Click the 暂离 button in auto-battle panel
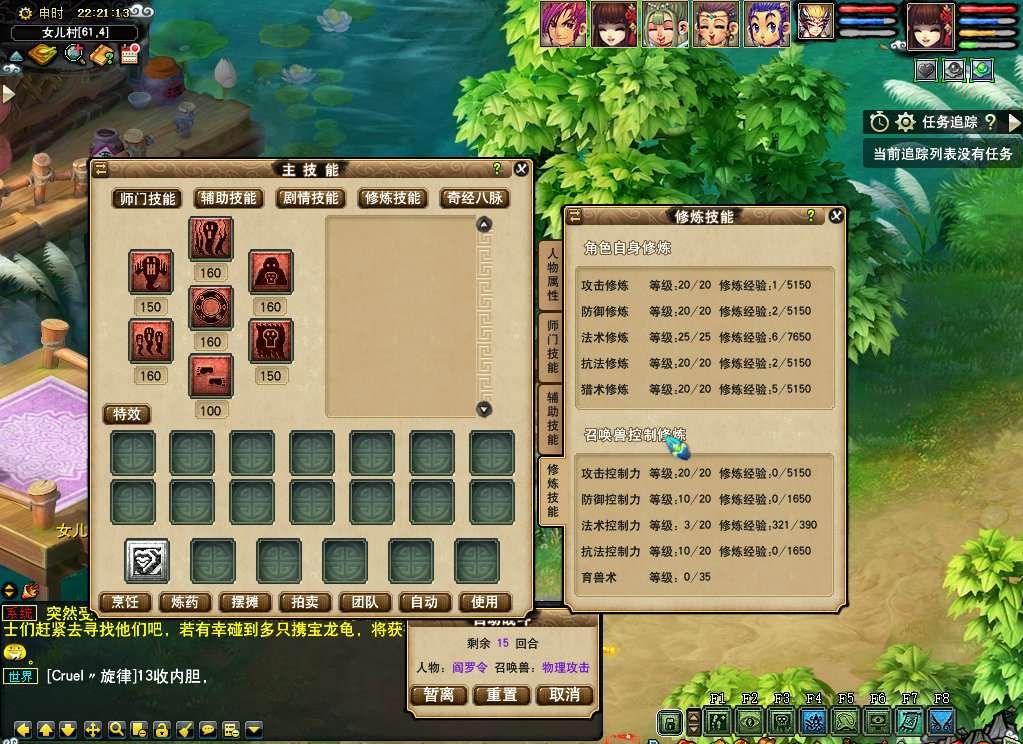Image resolution: width=1023 pixels, height=744 pixels. (x=439, y=695)
